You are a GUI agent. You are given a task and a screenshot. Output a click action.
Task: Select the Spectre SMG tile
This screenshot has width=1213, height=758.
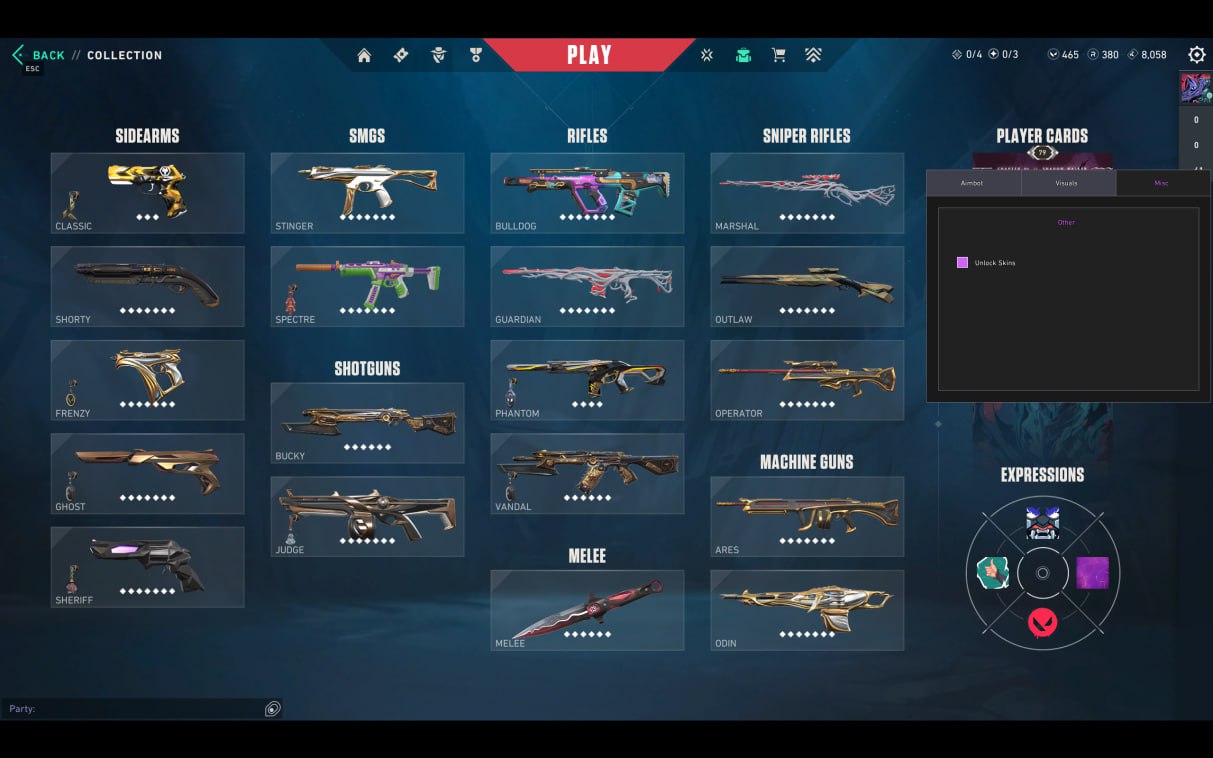click(367, 286)
